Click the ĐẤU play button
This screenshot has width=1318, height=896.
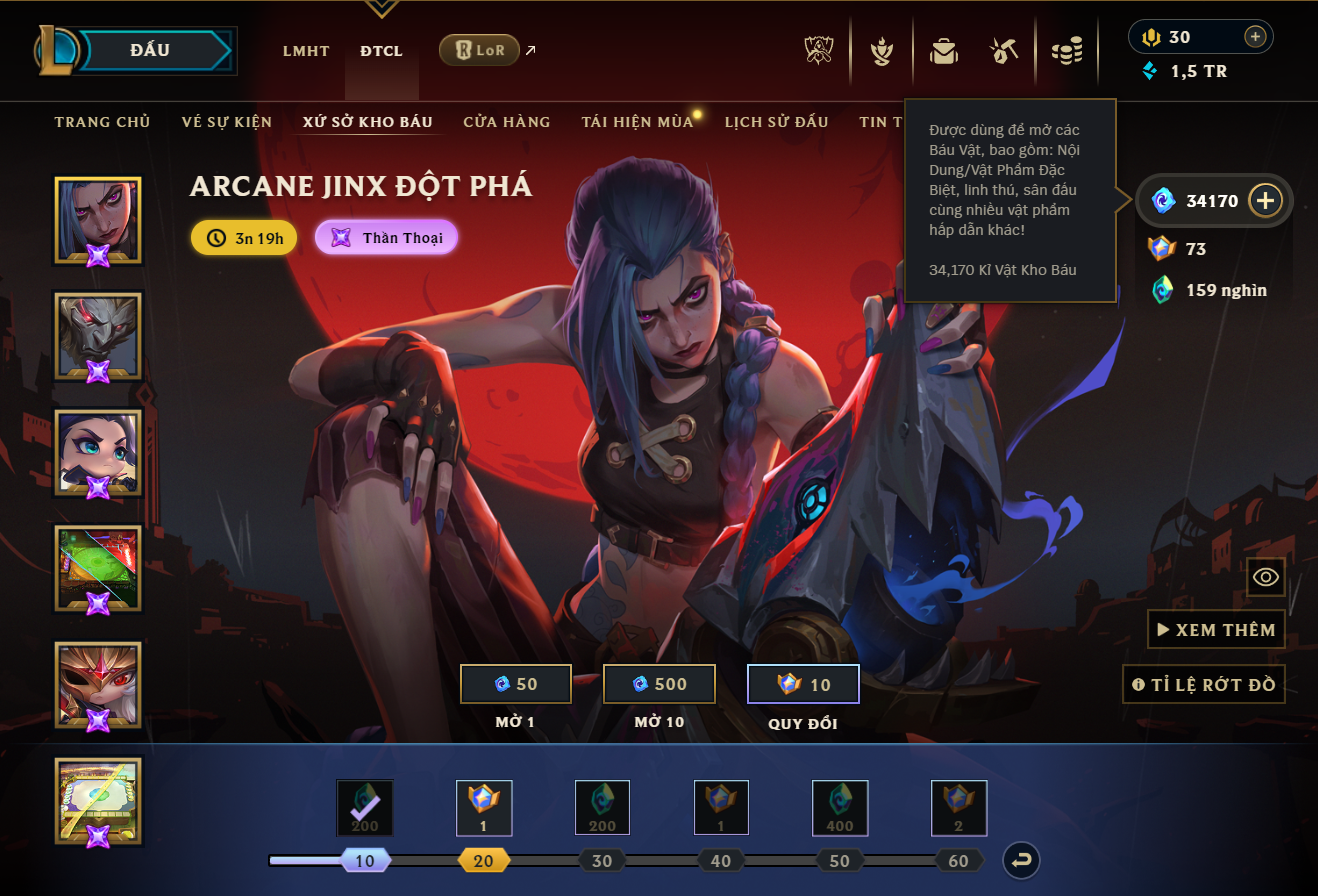click(150, 50)
